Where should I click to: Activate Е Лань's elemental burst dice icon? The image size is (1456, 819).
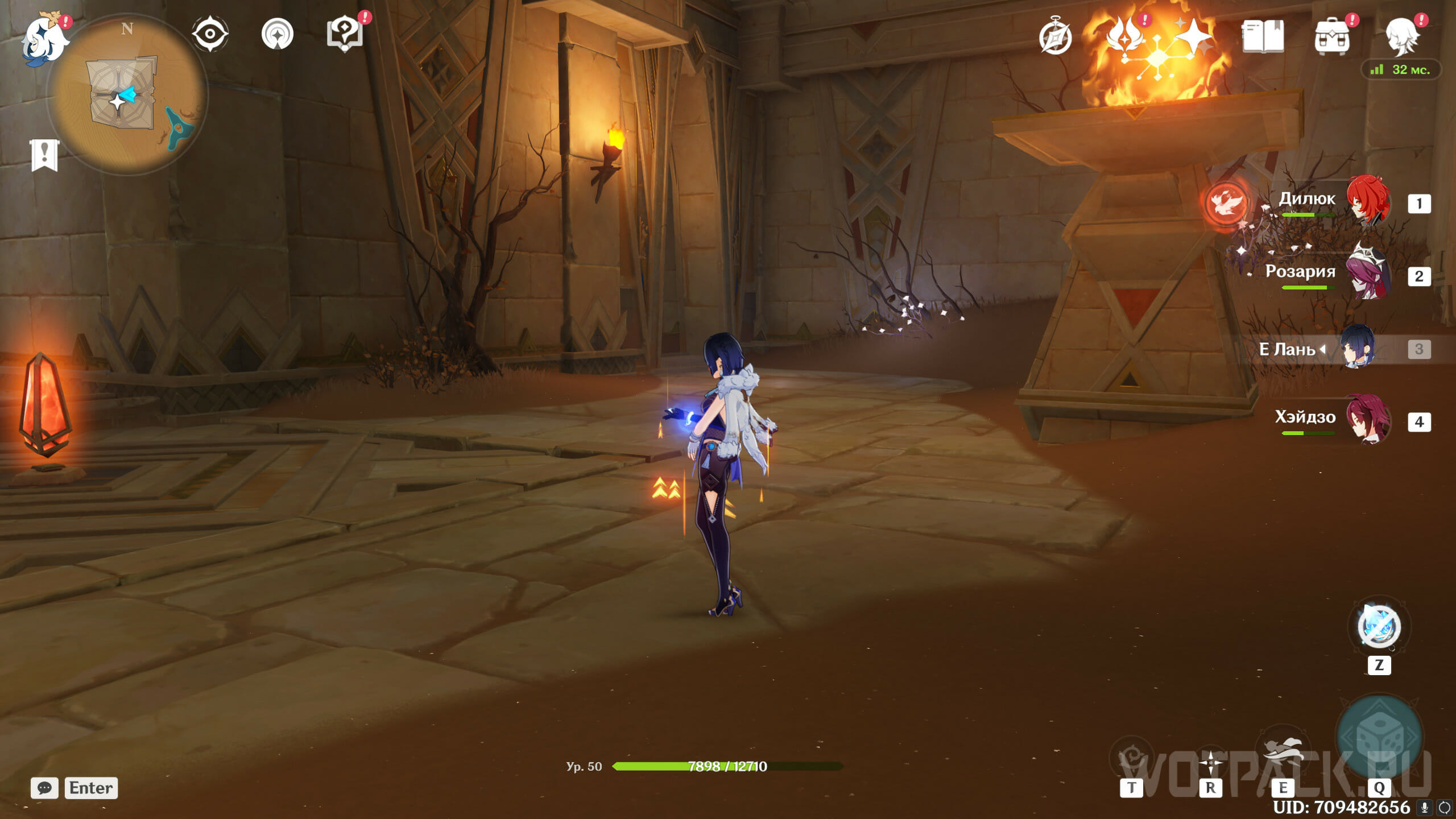click(1379, 737)
